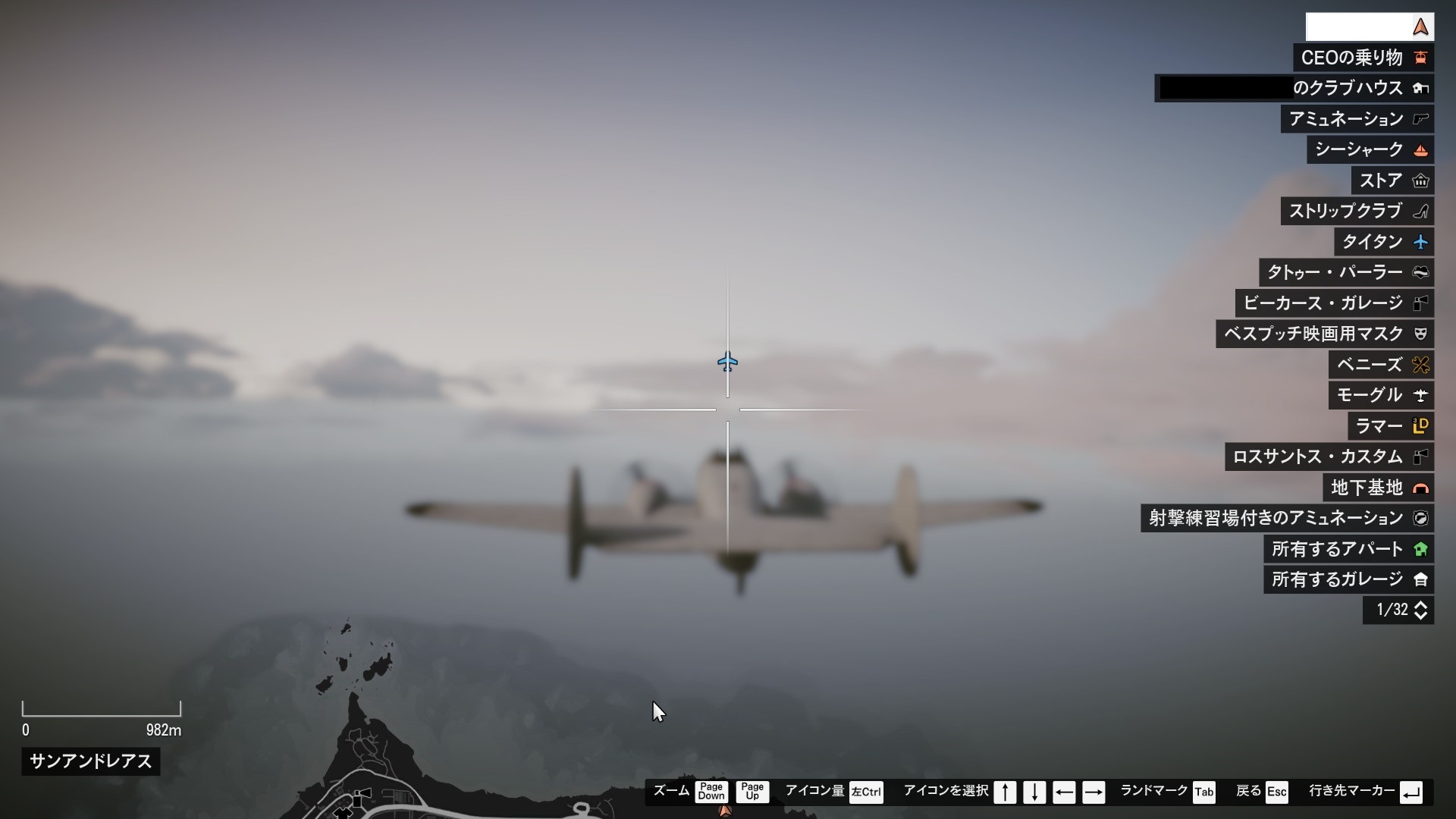Image resolution: width=1456 pixels, height=819 pixels.
Task: Pick the シーシャーク legend entry
Action: coord(1370,149)
